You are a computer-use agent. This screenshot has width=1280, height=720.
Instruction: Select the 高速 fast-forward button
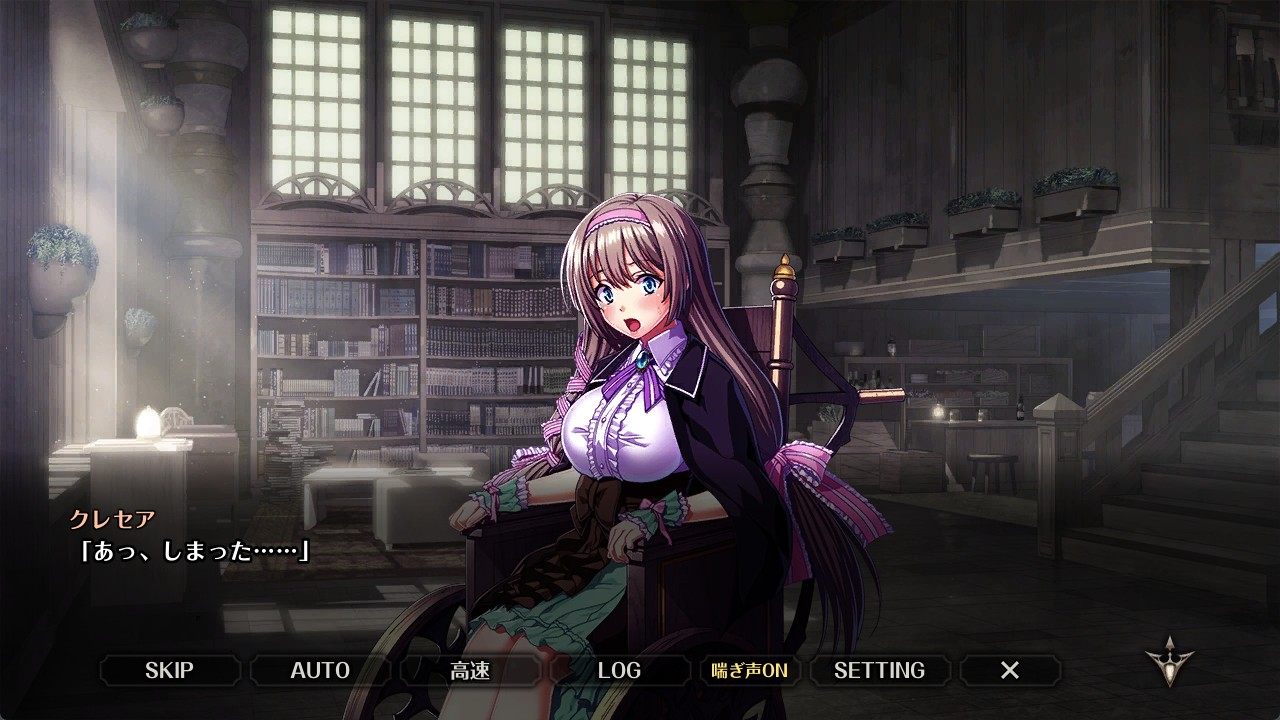tap(470, 670)
